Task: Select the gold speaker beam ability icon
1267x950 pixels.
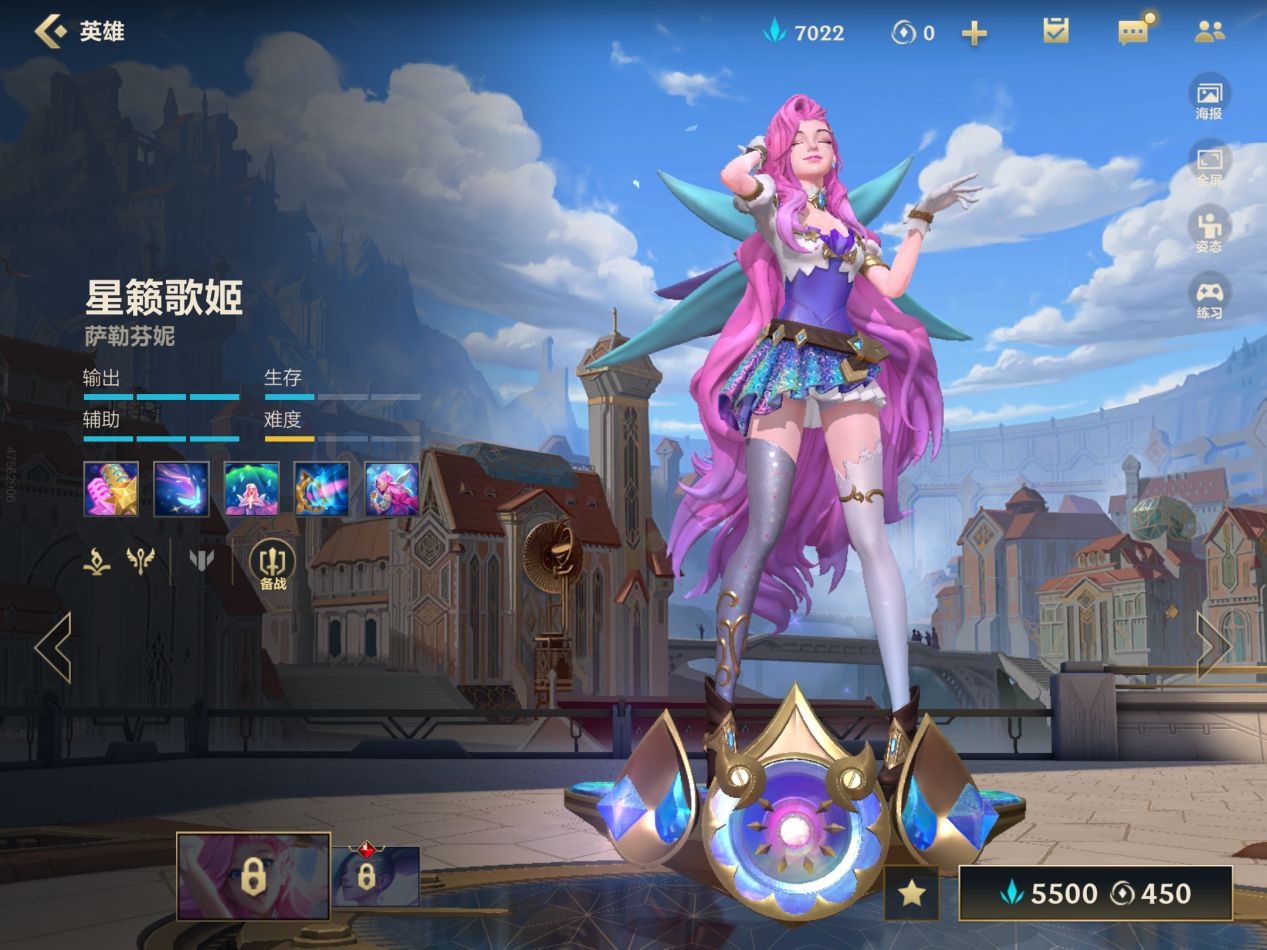Action: [x=321, y=489]
